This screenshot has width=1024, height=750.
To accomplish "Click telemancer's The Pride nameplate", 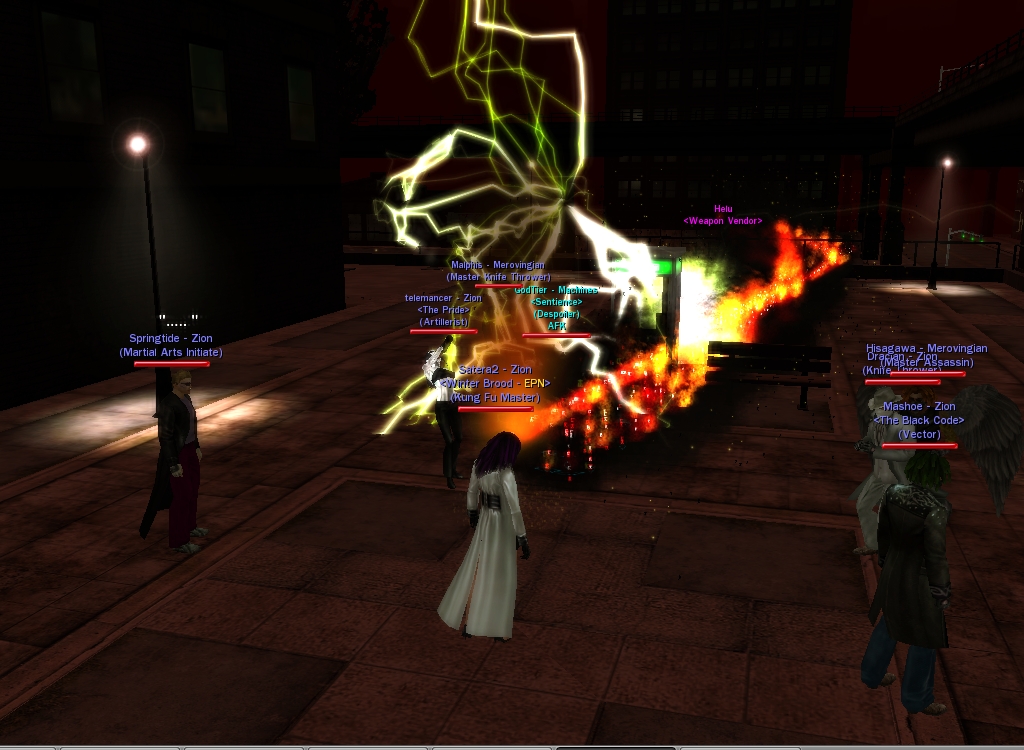I will click(x=443, y=310).
